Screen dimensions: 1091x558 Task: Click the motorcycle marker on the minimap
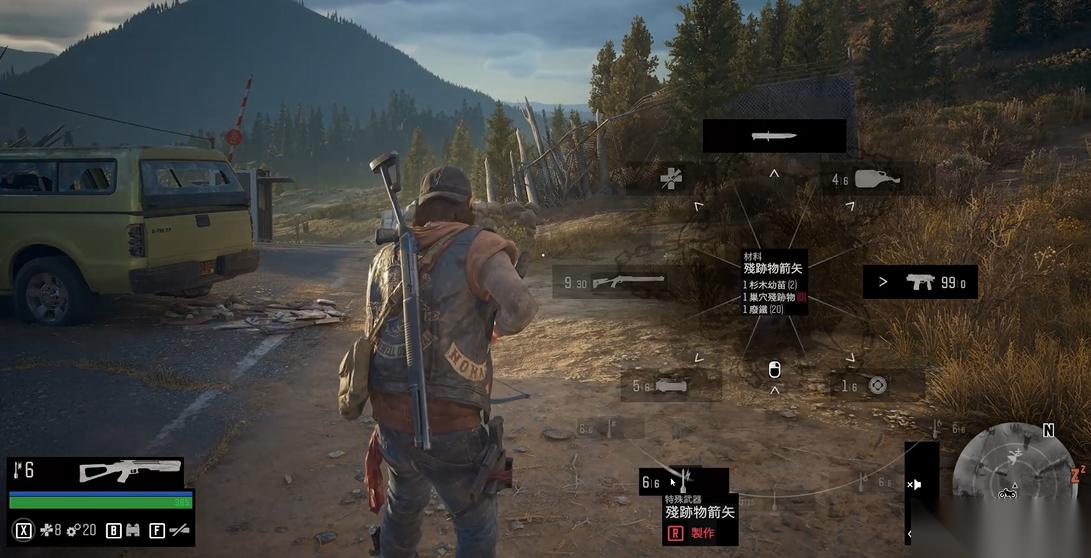pyautogui.click(x=1007, y=492)
